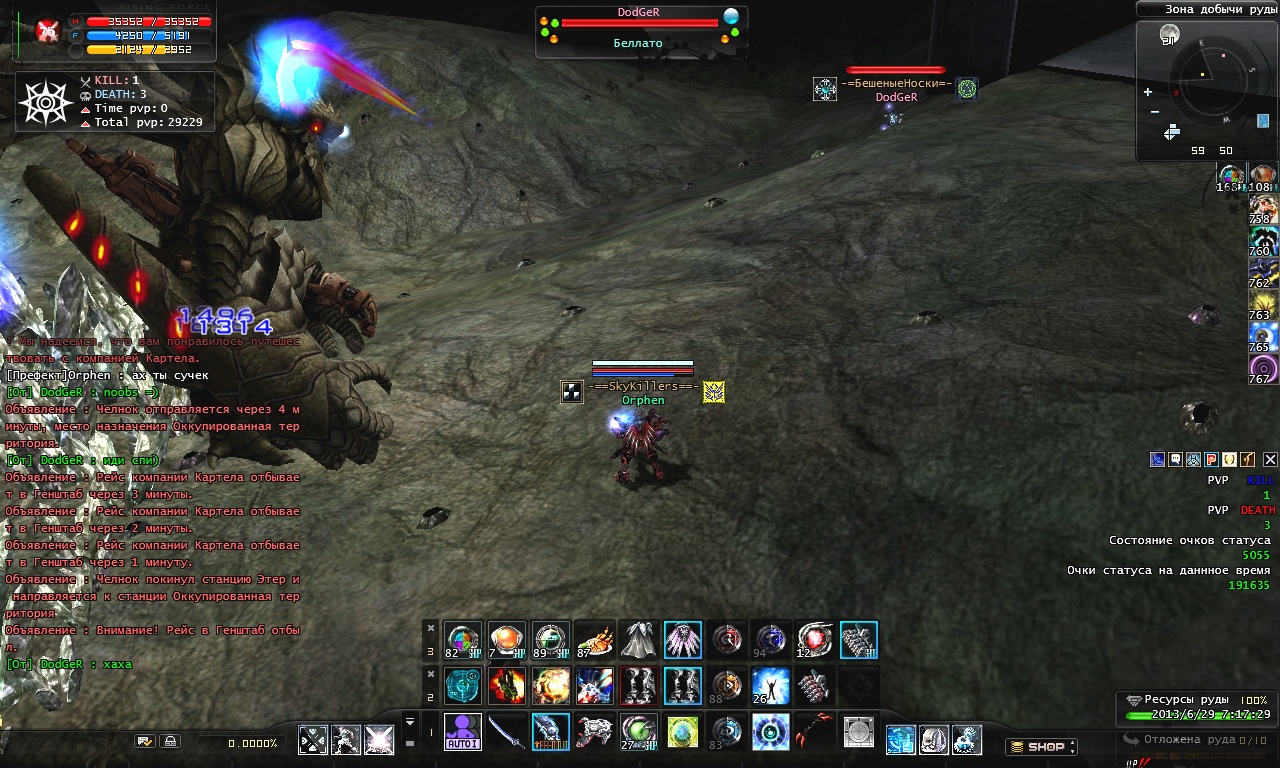Viewport: 1280px width, 768px height.
Task: Use the roasted food item with 87 count
Action: pyautogui.click(x=594, y=640)
